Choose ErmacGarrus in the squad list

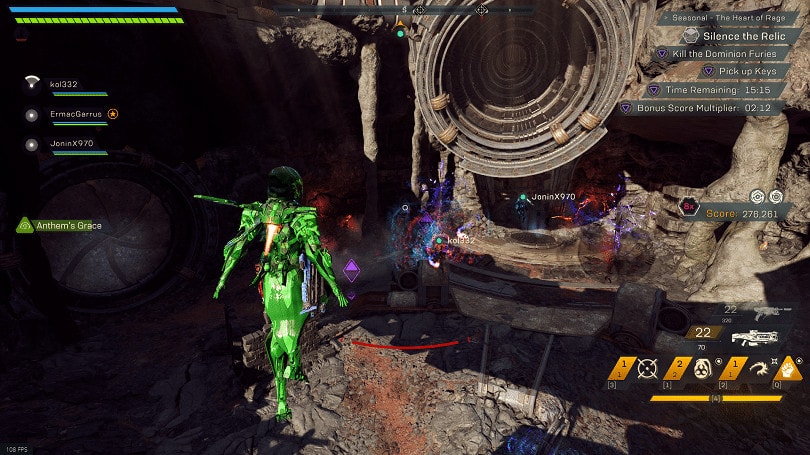click(75, 114)
